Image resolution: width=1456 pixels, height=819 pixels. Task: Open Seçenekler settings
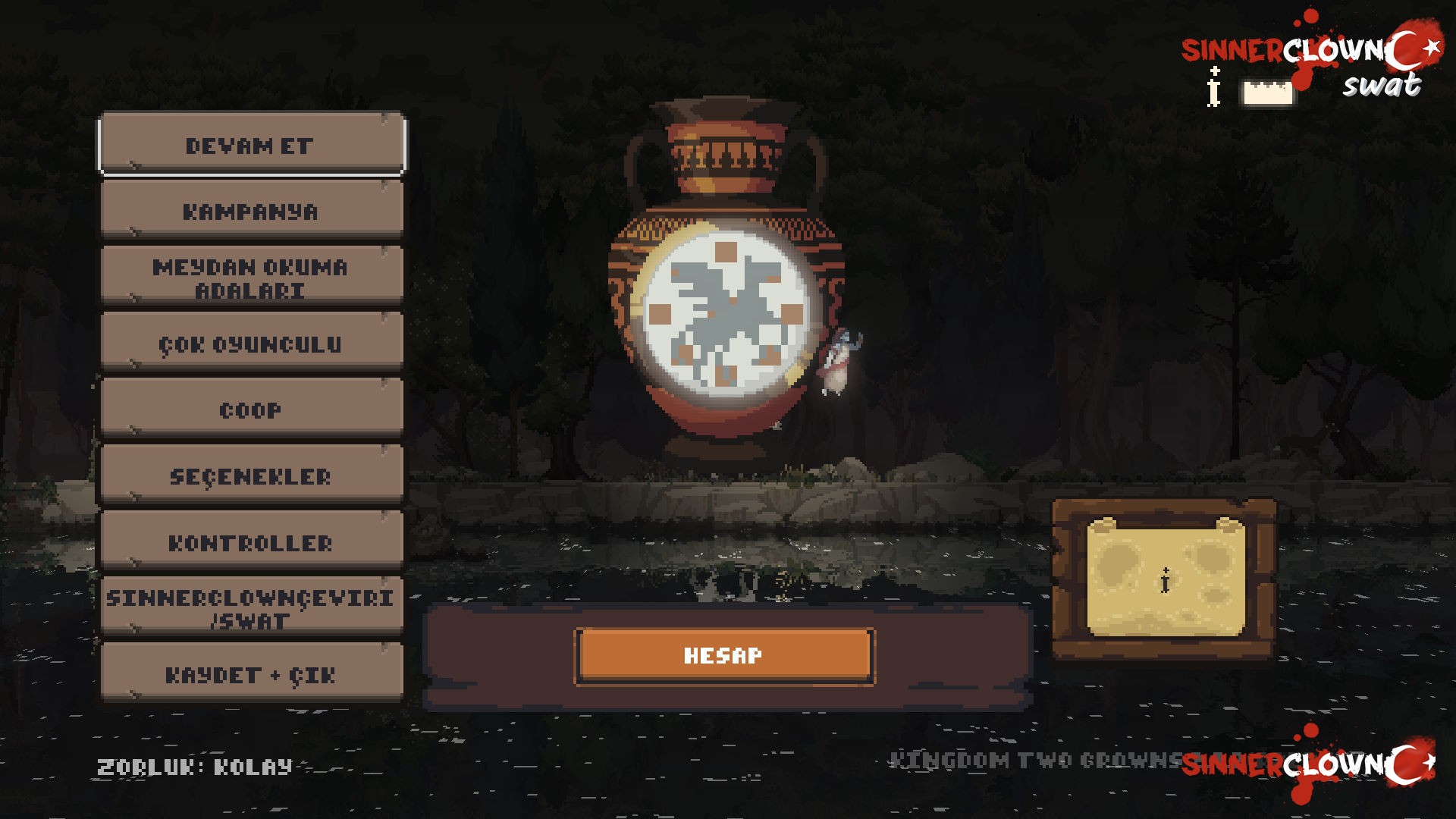(x=251, y=476)
